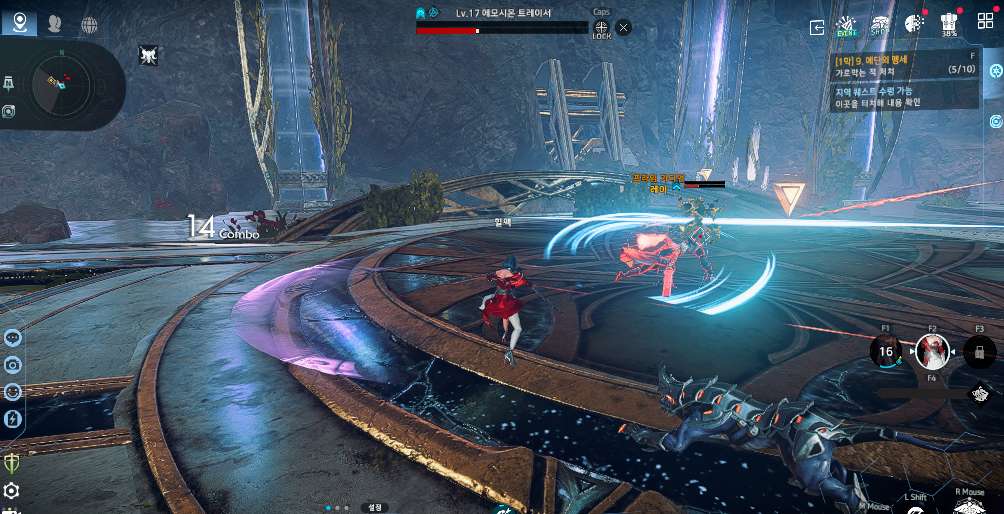
Task: Open the camera screenshot mode
Action: [13, 365]
